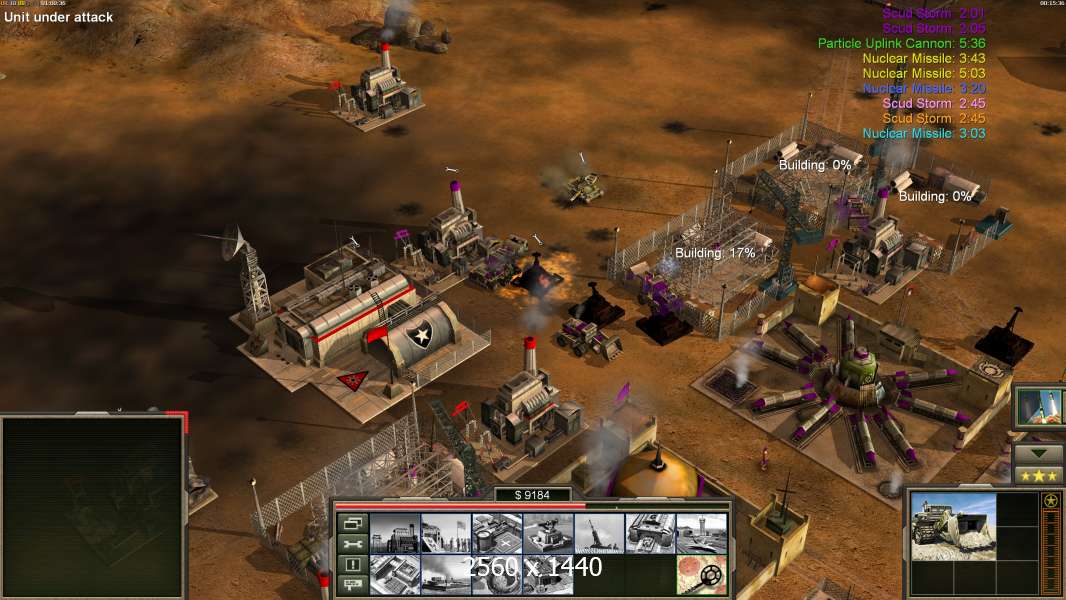
Task: Select the nuclear reactor build icon
Action: (x=394, y=534)
